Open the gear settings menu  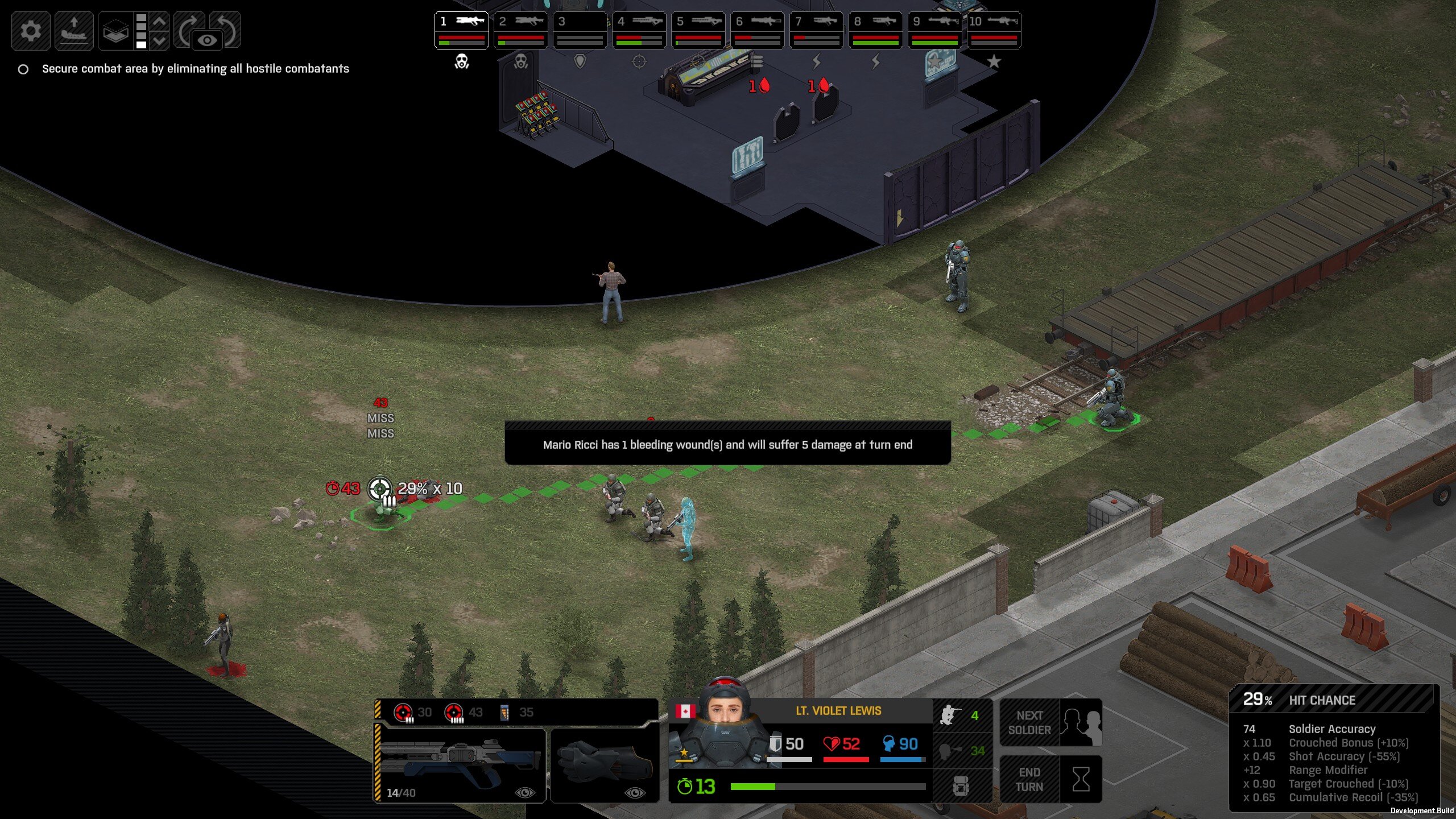pos(31,30)
